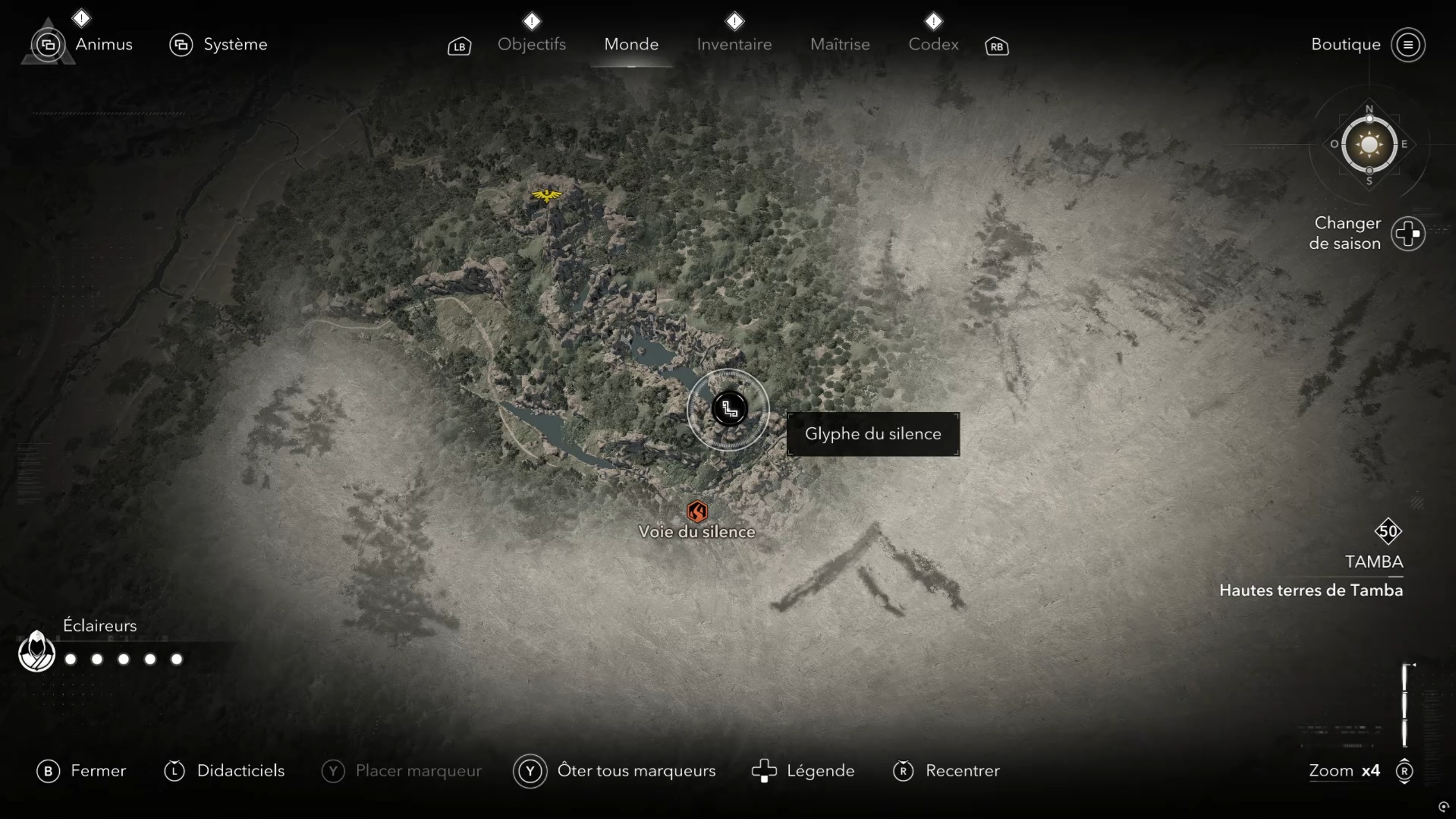This screenshot has width=1456, height=819.
Task: Switch to the Objectifs tab
Action: coord(531,44)
